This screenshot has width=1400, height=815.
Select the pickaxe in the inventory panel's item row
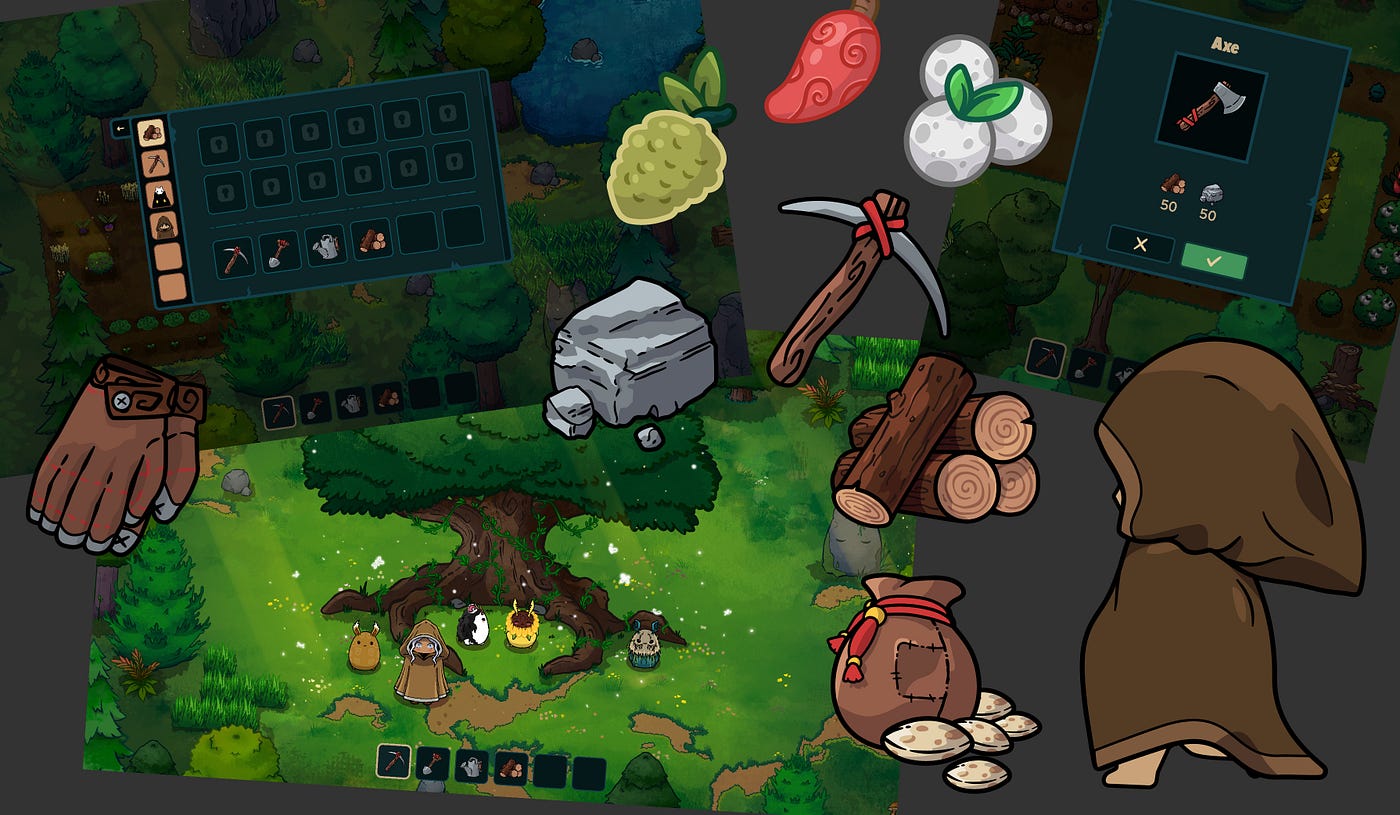tap(233, 255)
